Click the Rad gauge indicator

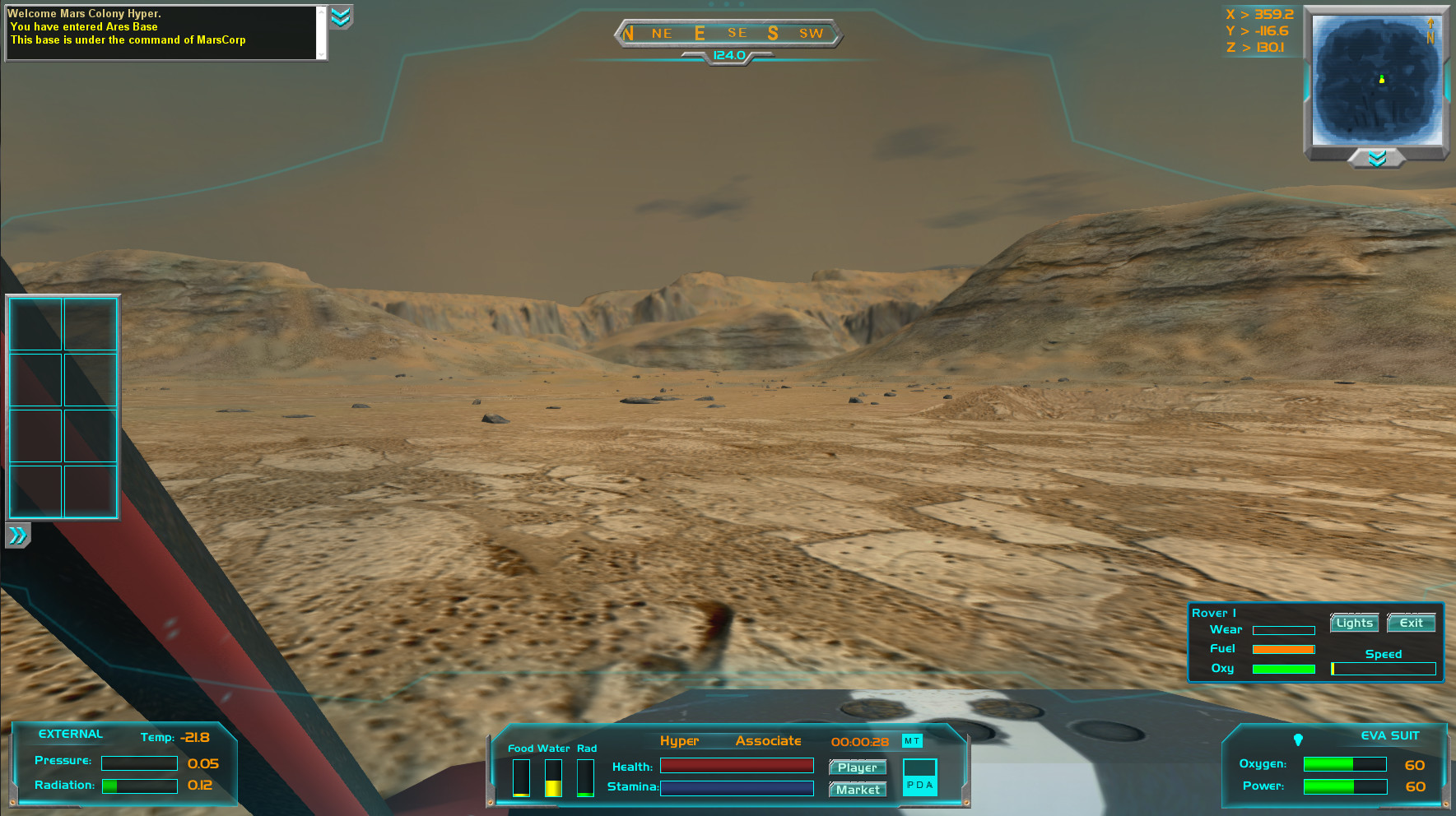pos(585,777)
